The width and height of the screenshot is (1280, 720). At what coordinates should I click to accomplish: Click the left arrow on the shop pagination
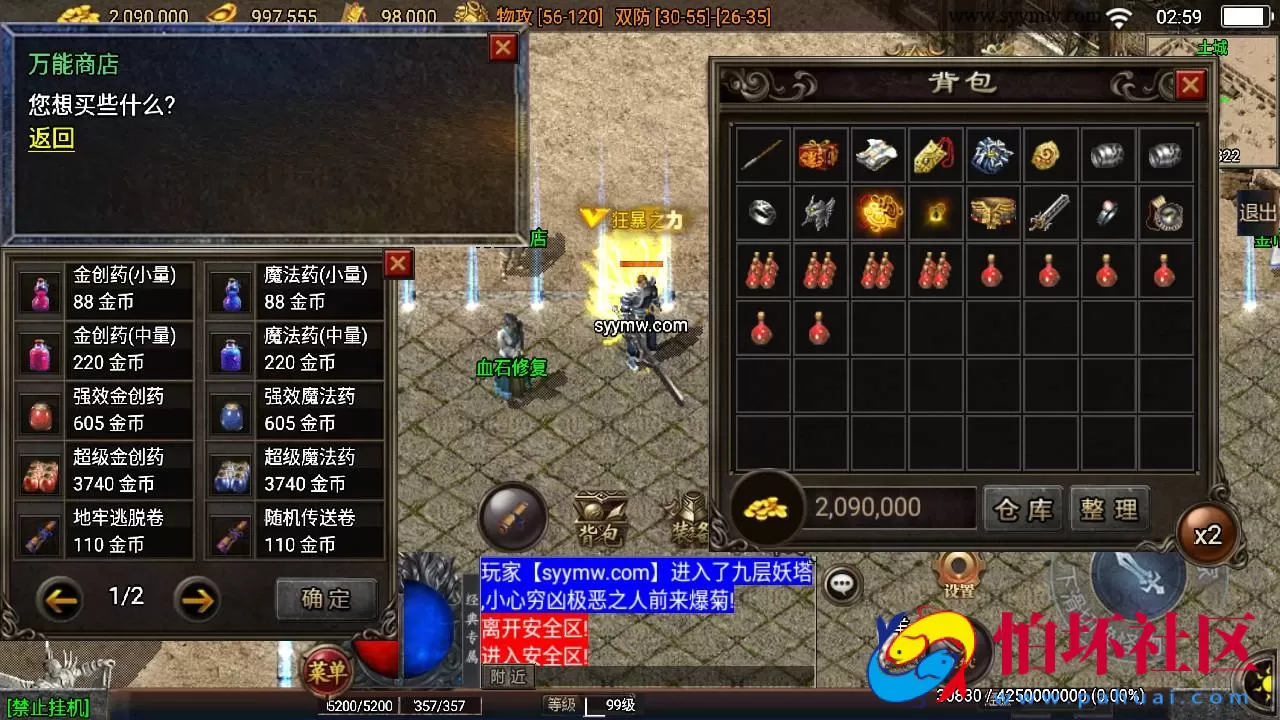pos(62,599)
